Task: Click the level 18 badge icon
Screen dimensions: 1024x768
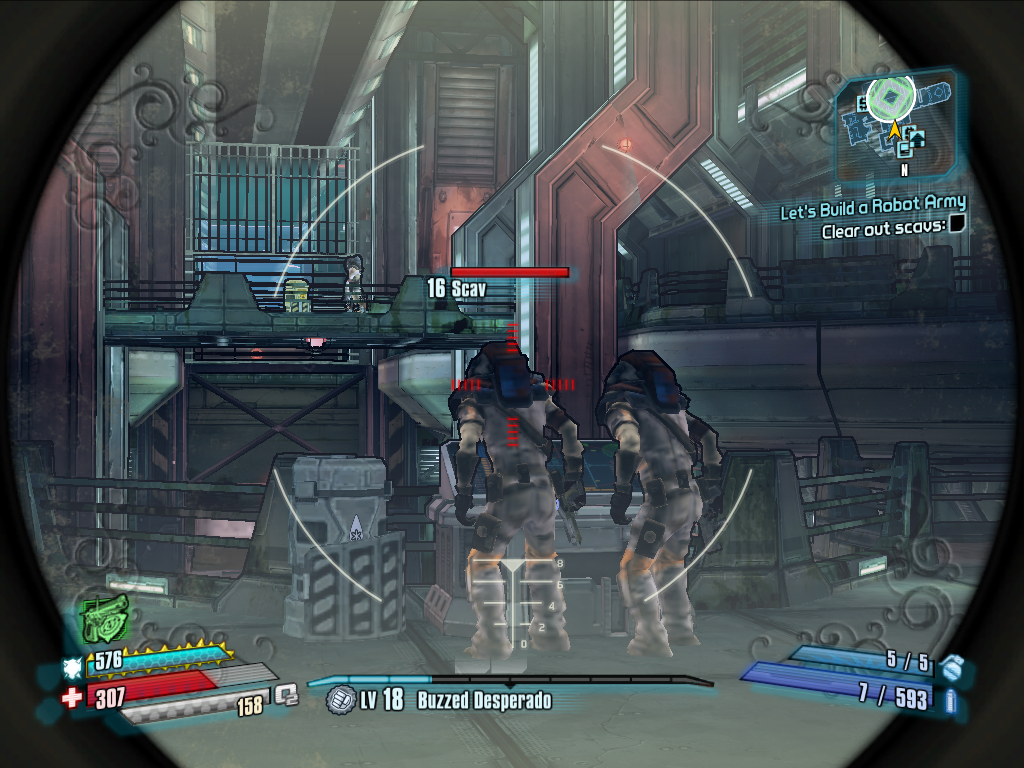Action: [x=341, y=699]
